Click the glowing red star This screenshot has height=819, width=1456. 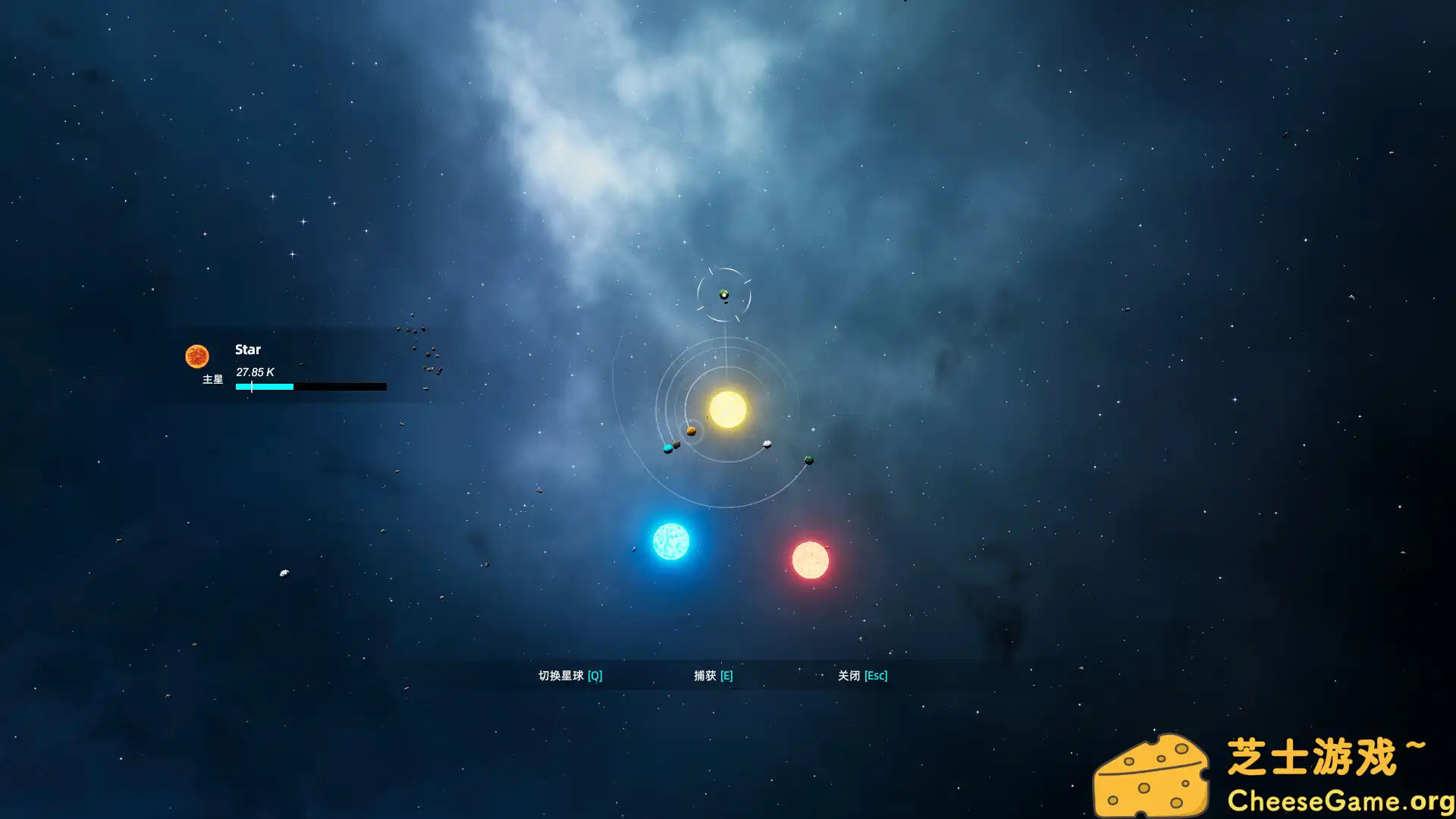(811, 561)
